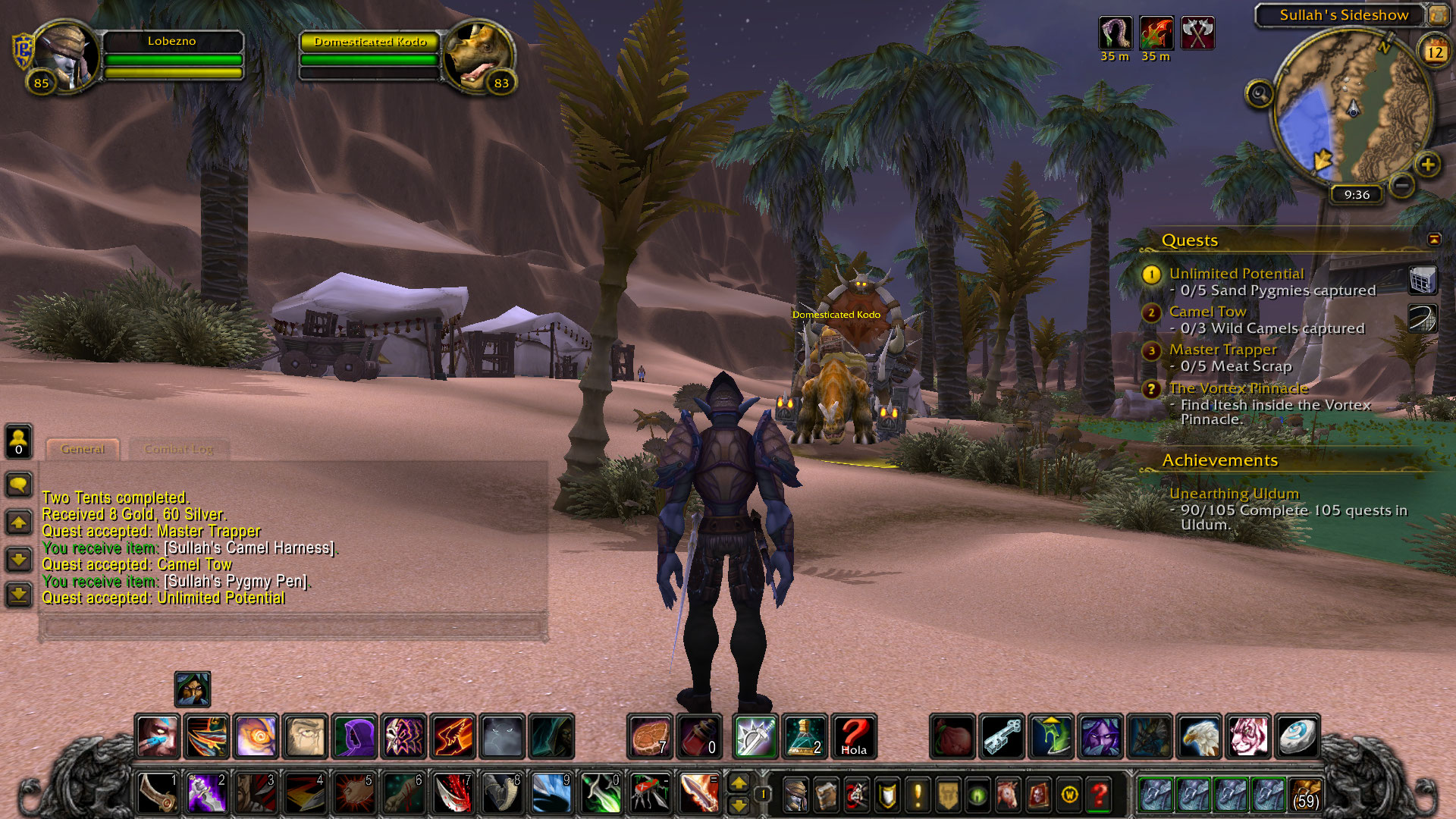1456x819 pixels.
Task: Summon the white eagle gryphon mount
Action: click(x=1199, y=736)
